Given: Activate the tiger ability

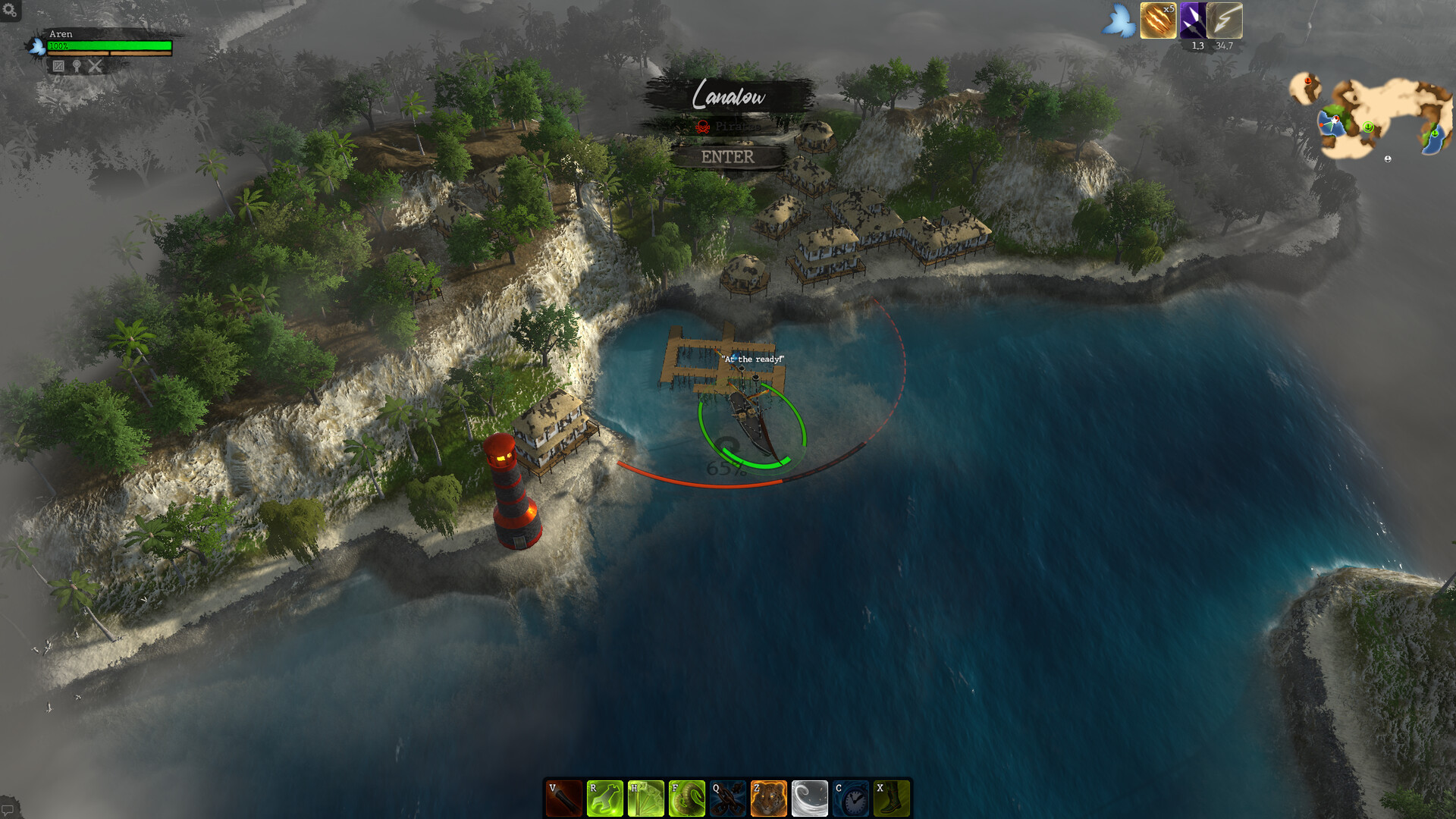Looking at the screenshot, I should pos(769,799).
